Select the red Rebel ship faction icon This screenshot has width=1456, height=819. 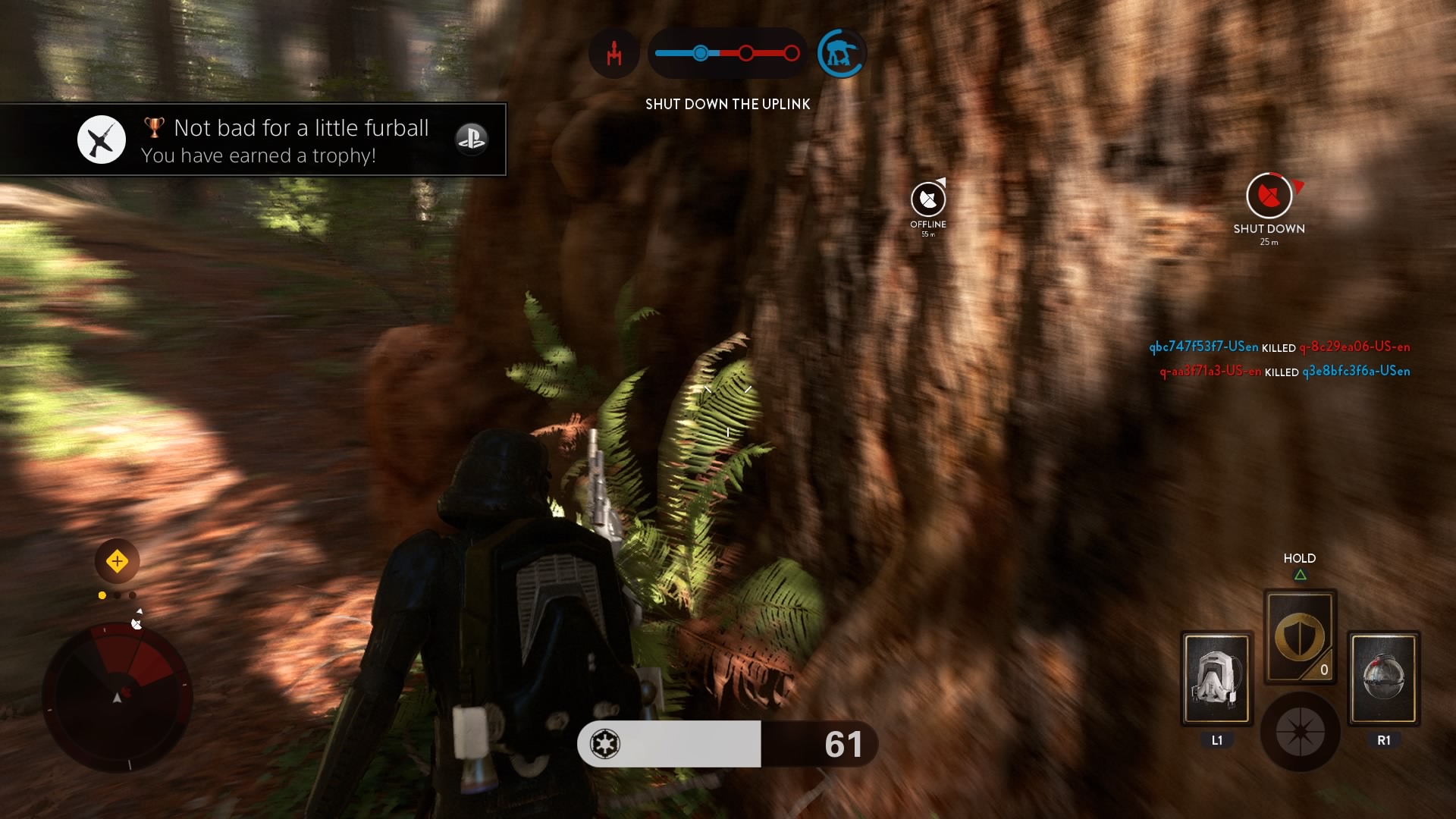pyautogui.click(x=613, y=53)
